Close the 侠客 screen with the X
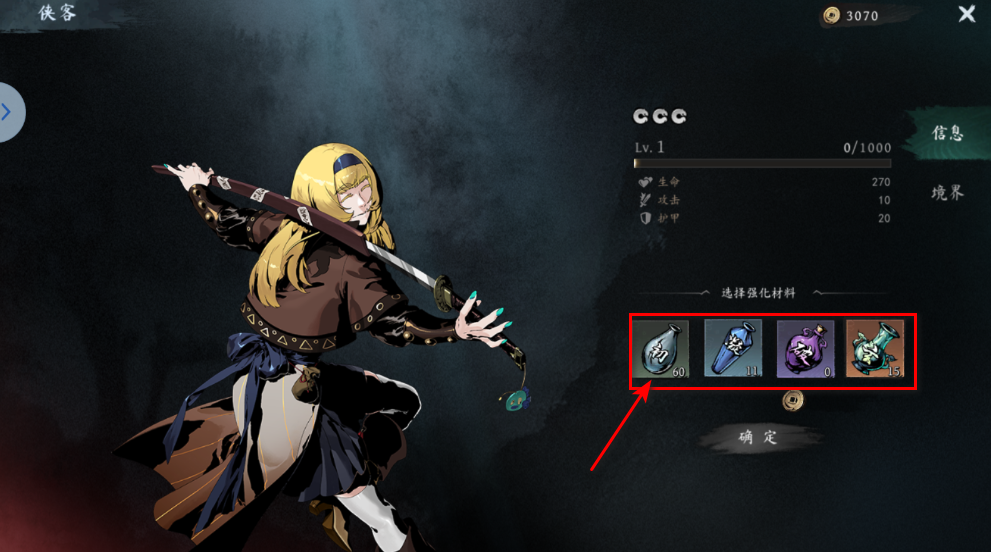 [967, 14]
